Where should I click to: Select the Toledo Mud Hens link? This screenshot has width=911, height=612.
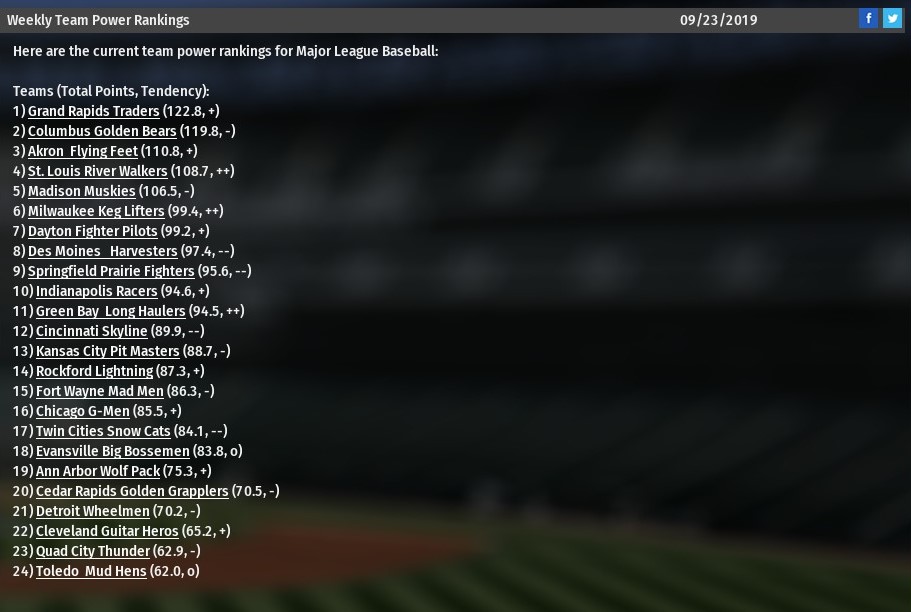[91, 571]
